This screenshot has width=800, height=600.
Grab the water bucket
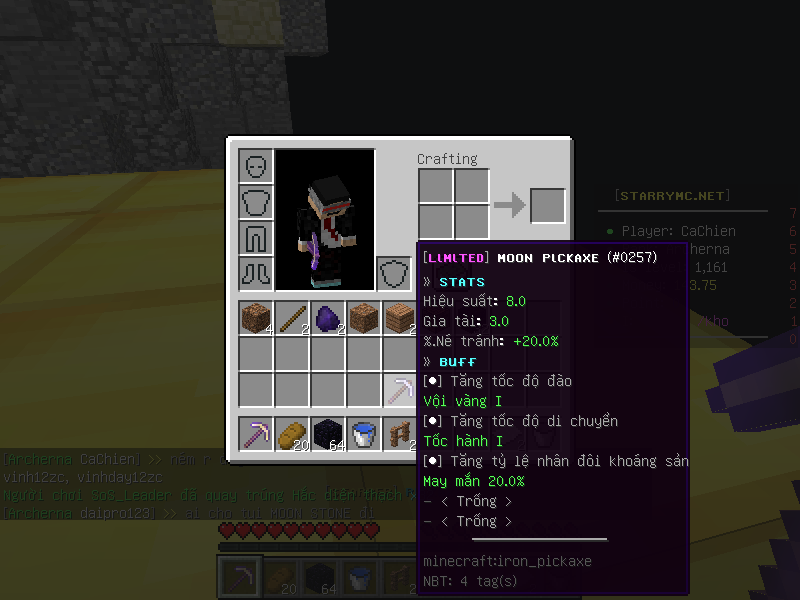click(364, 434)
